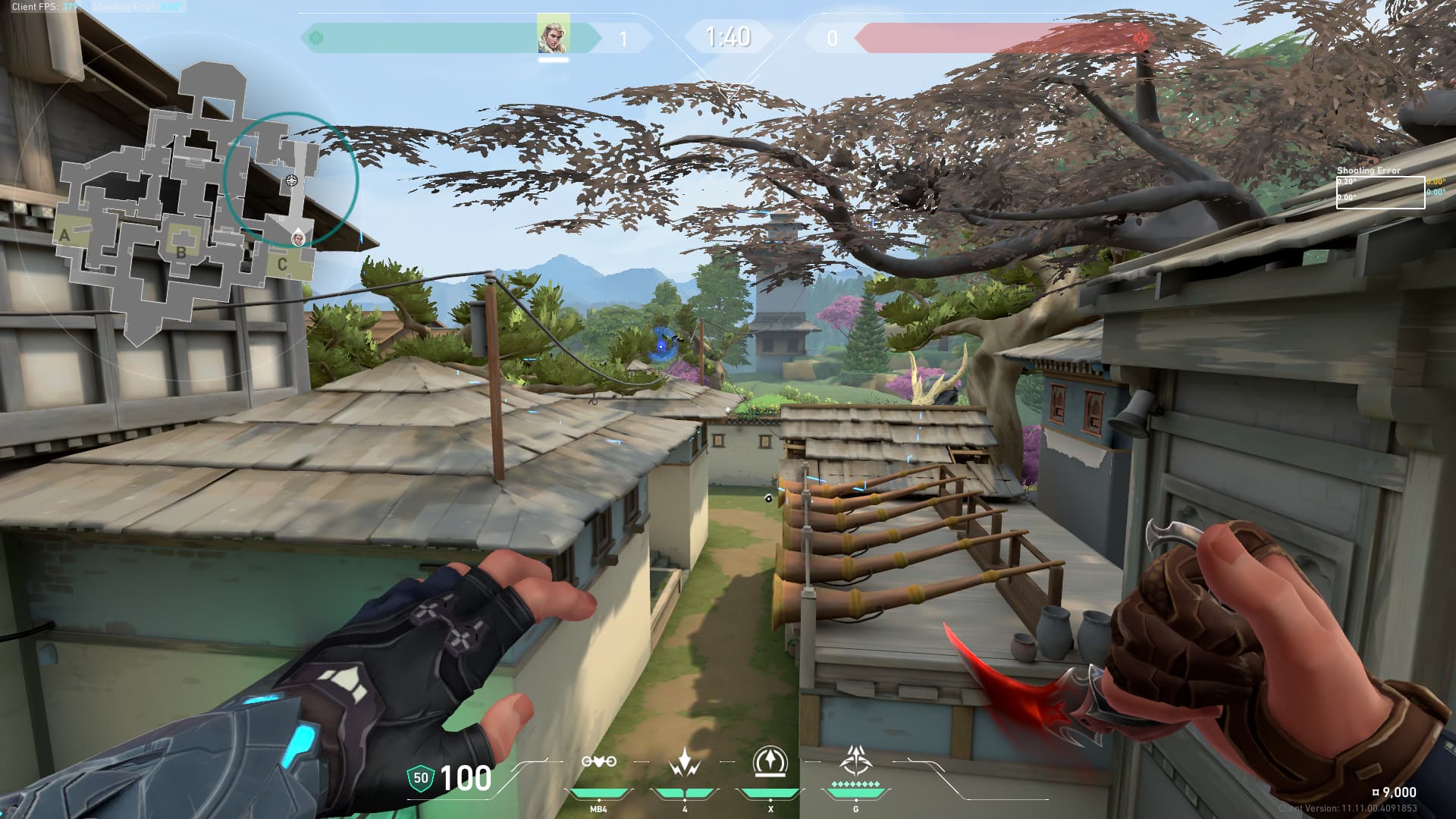The width and height of the screenshot is (1456, 819).
Task: Select the Shock Bolt ability icon
Action: pyautogui.click(x=684, y=762)
